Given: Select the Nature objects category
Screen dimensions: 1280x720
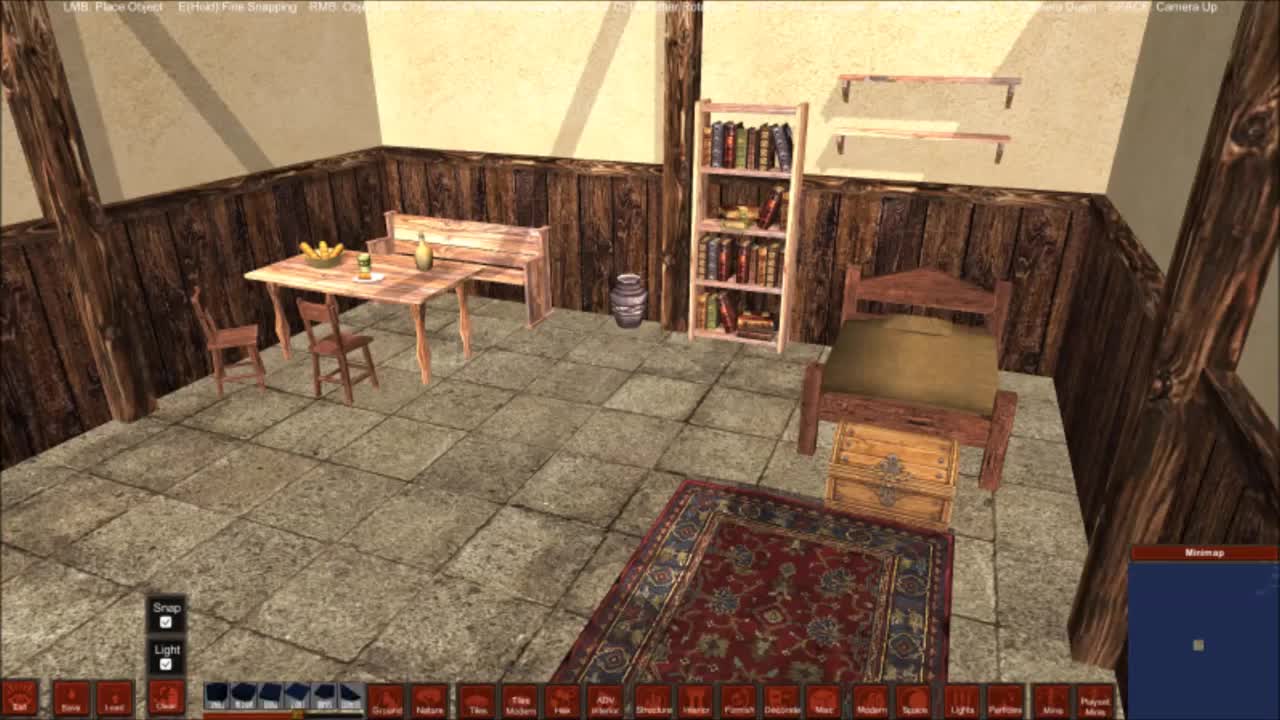Looking at the screenshot, I should click(428, 703).
